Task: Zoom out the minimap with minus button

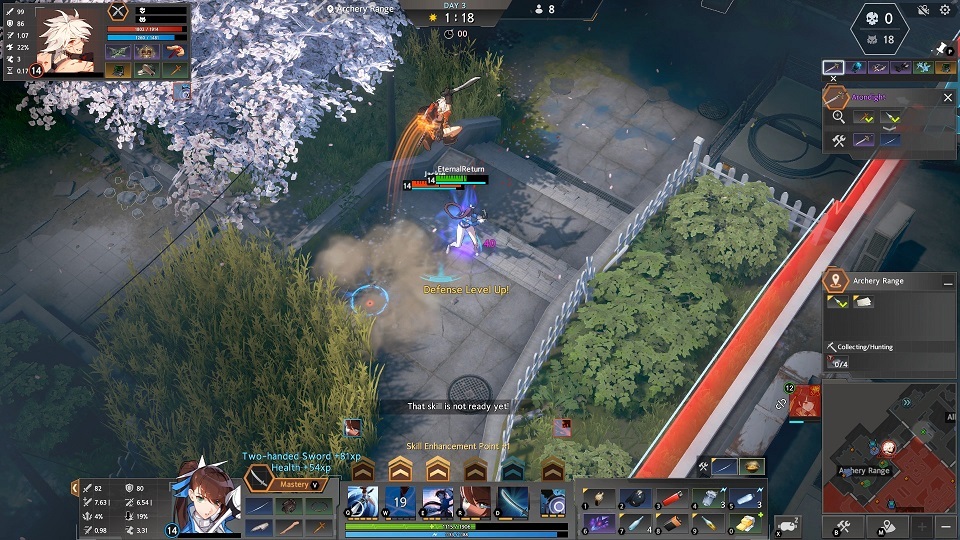Action: (945, 526)
